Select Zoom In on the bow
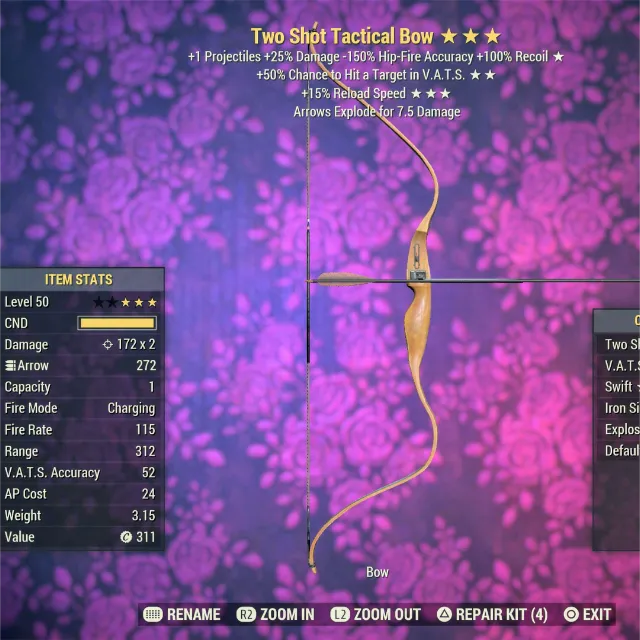 pos(276,614)
